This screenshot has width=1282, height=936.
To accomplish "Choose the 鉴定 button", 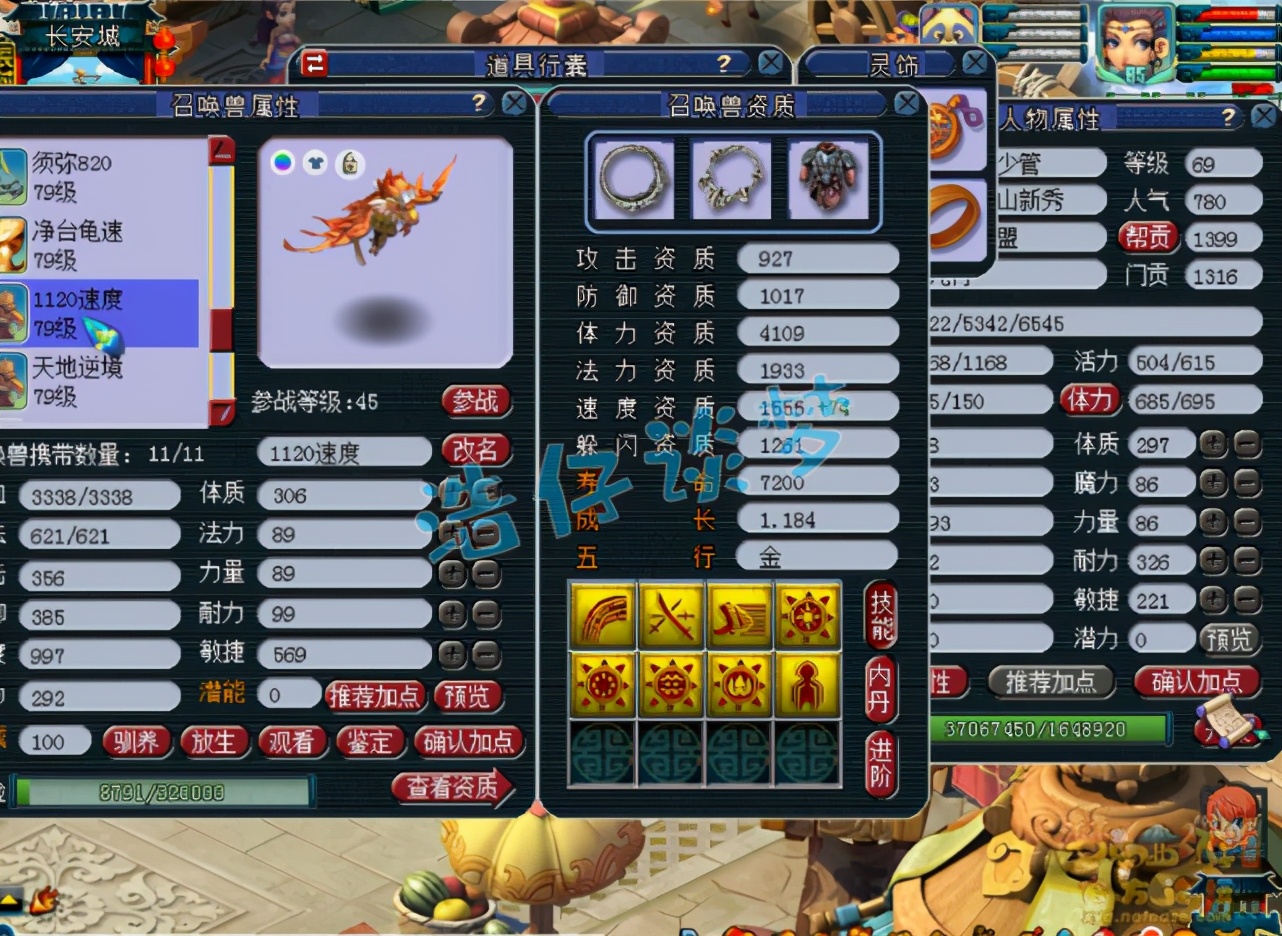I will point(369,741).
